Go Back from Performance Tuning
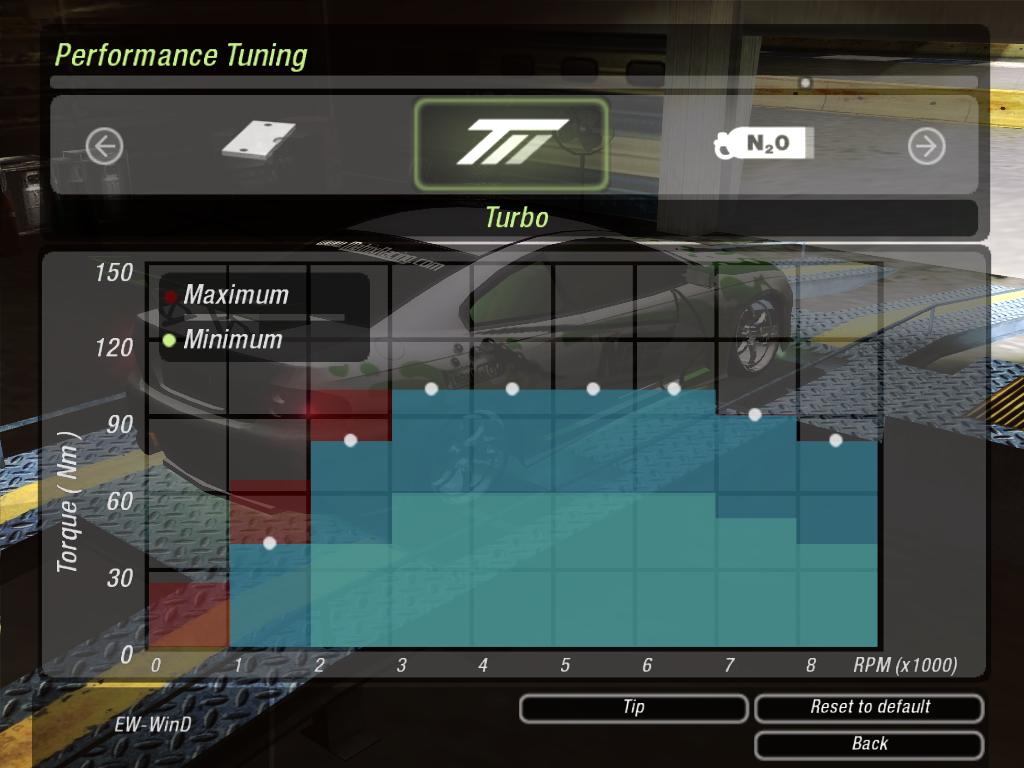1024x768 pixels. tap(869, 744)
